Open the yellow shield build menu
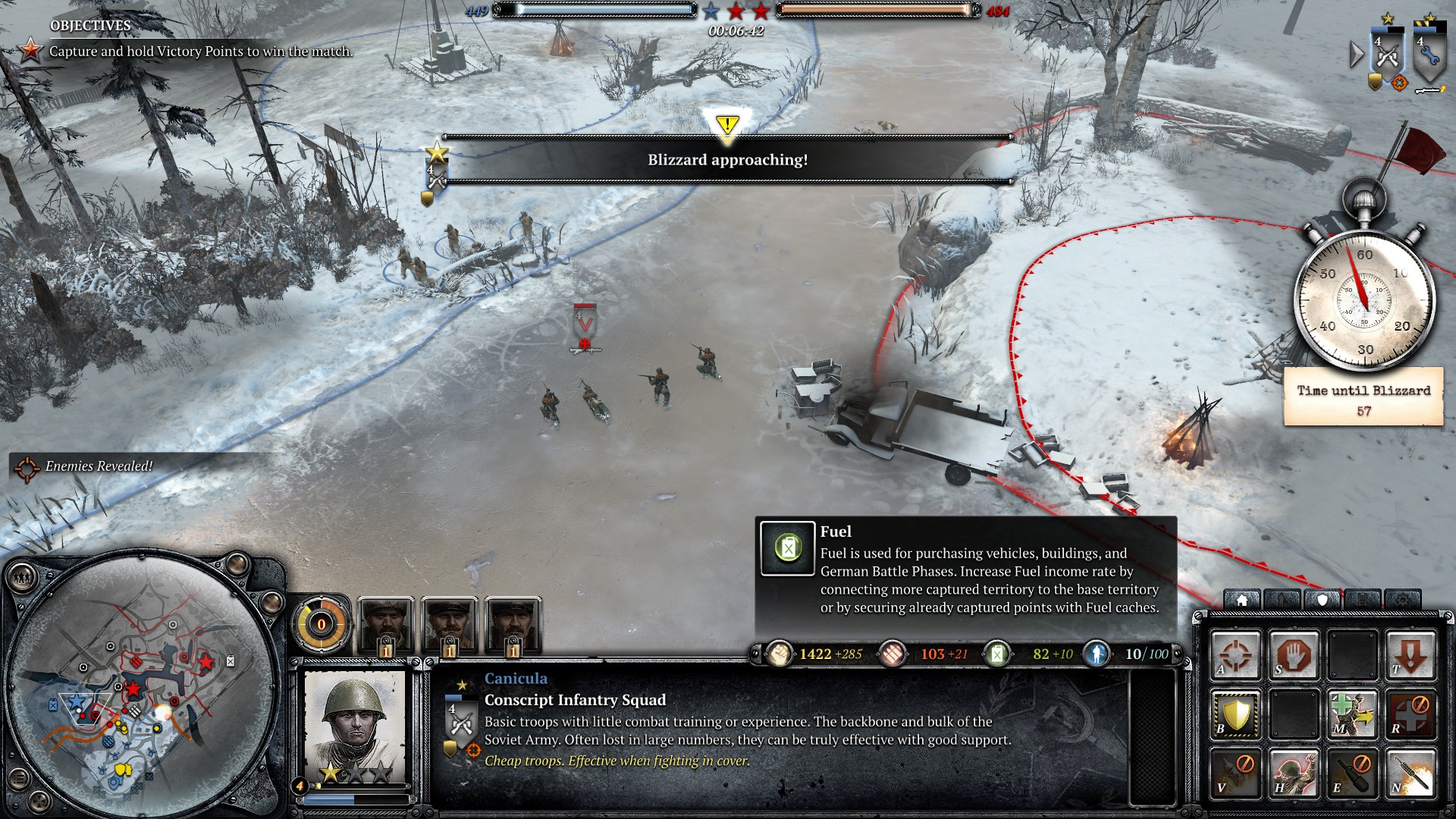This screenshot has width=1456, height=819. pos(1235,714)
